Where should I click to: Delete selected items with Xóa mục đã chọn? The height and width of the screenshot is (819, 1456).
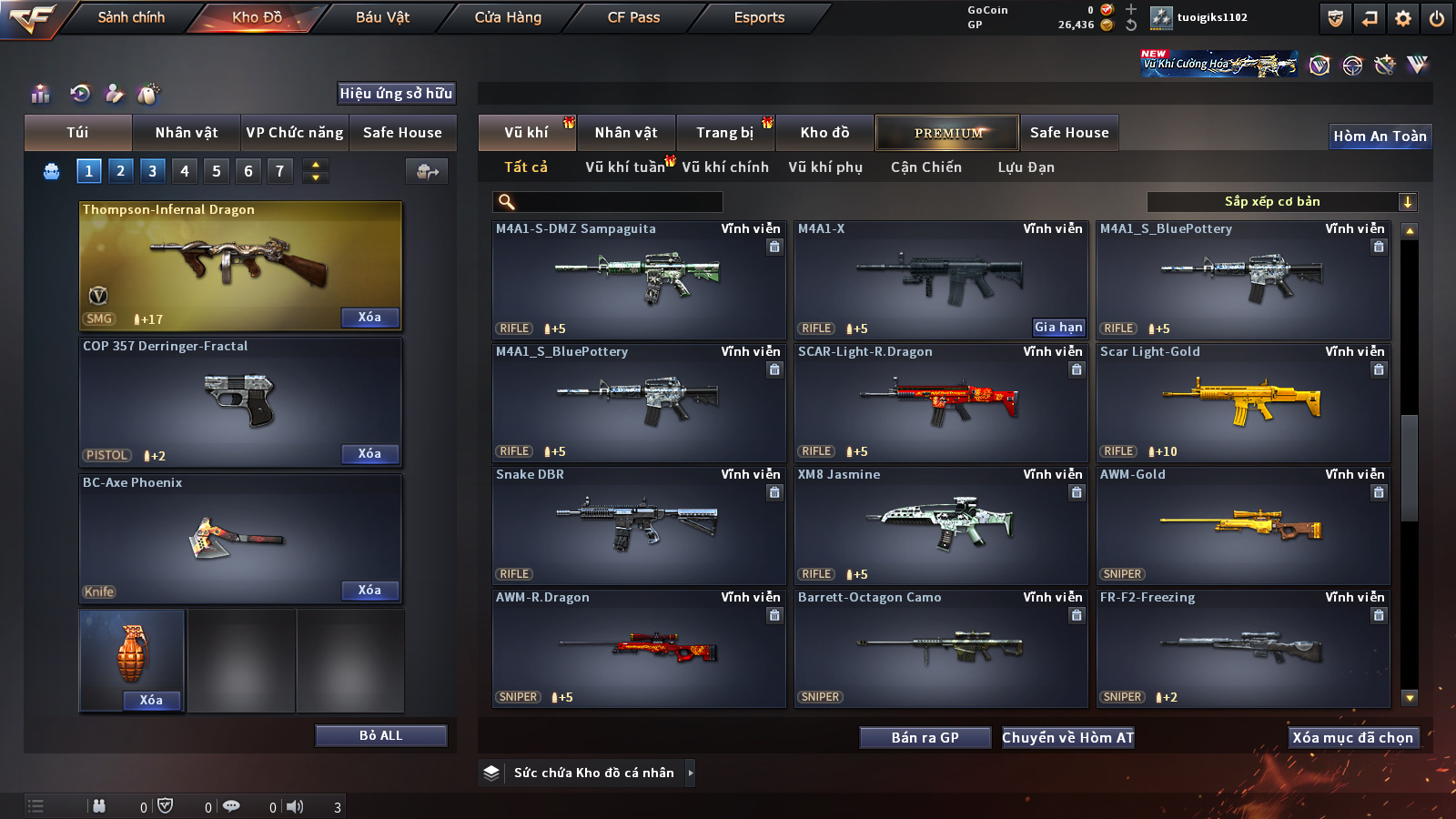pos(1352,738)
